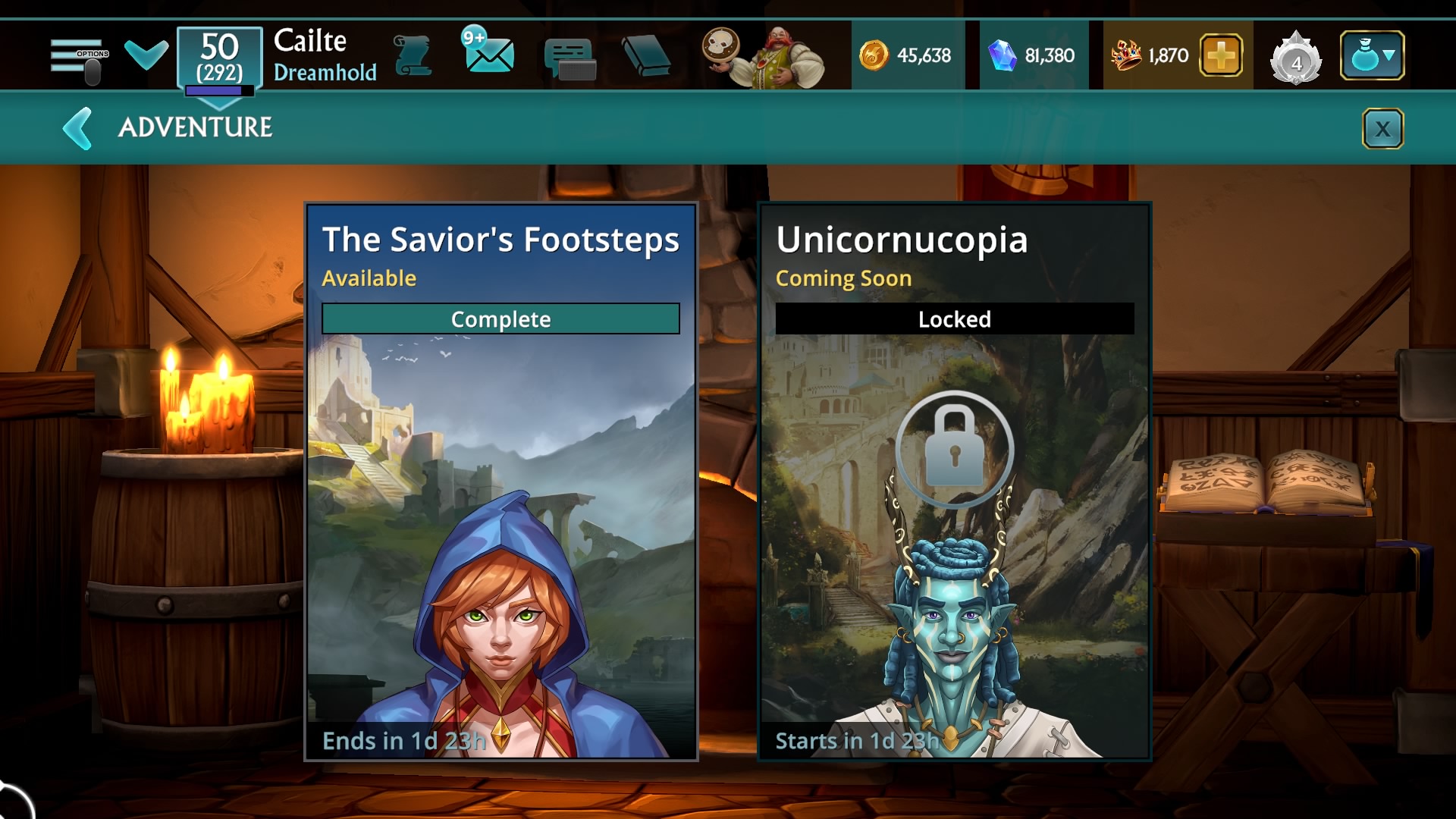
Task: Click the teal checkmark icon
Action: pyautogui.click(x=146, y=55)
